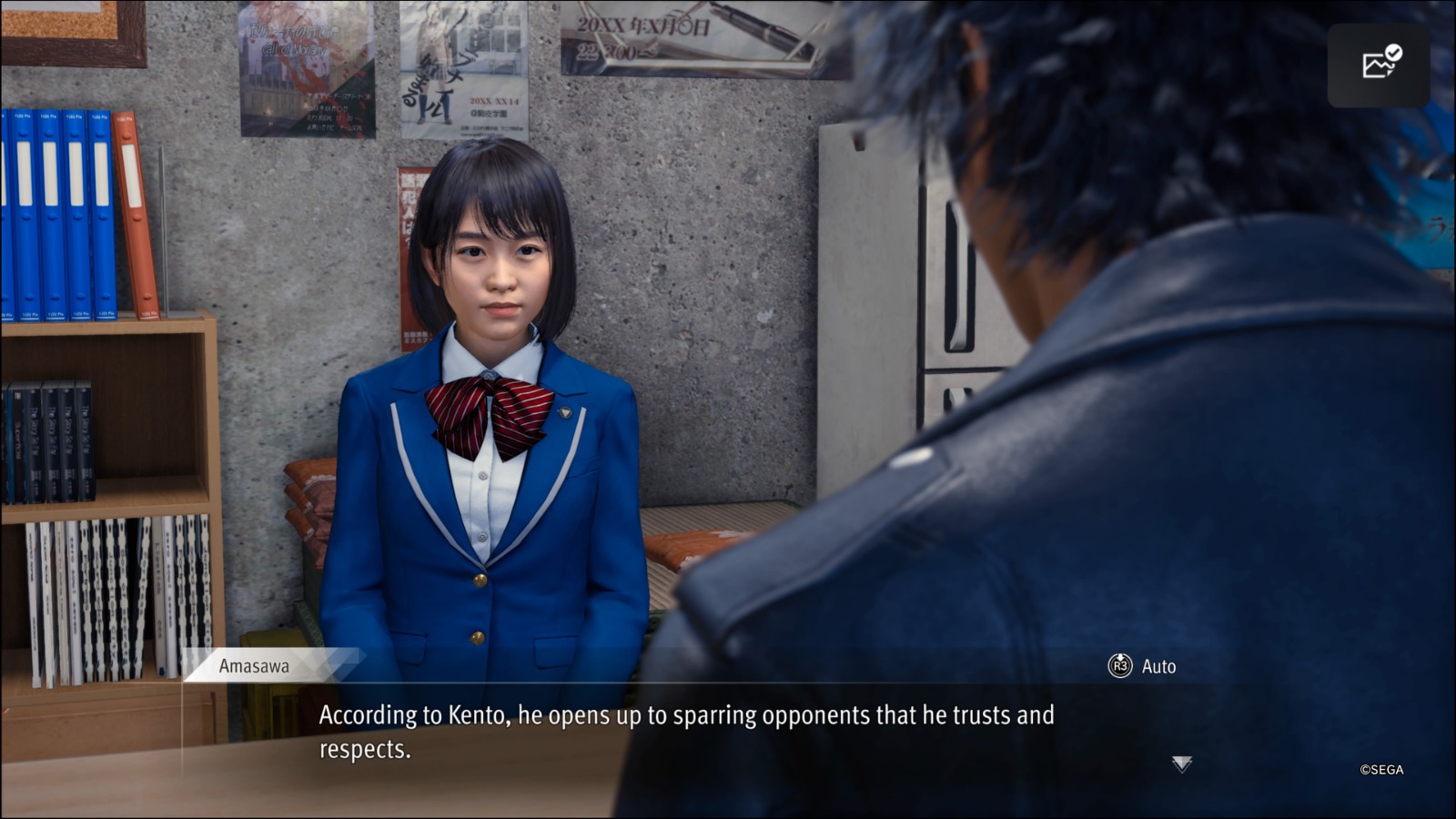The image size is (1456, 819).
Task: Toggle Auto dialogue advance
Action: point(1142,666)
